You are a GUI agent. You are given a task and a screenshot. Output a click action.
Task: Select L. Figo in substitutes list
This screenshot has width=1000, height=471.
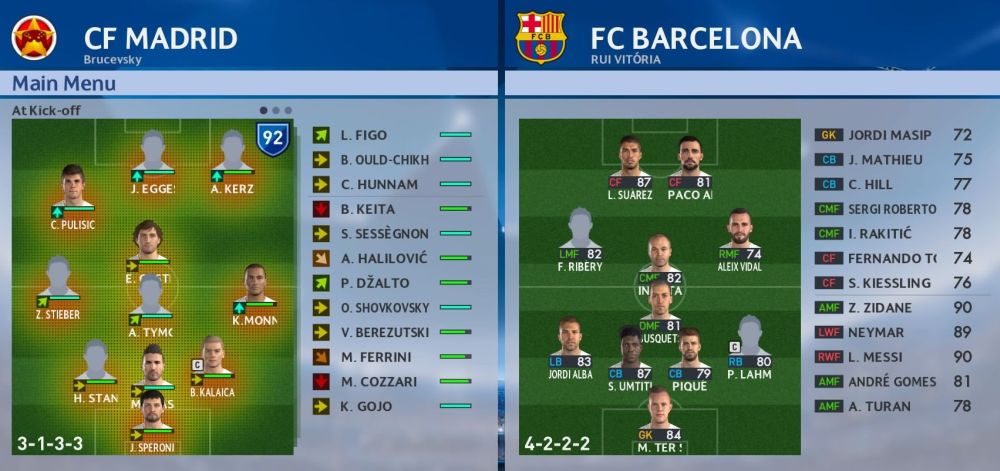pyautogui.click(x=392, y=135)
